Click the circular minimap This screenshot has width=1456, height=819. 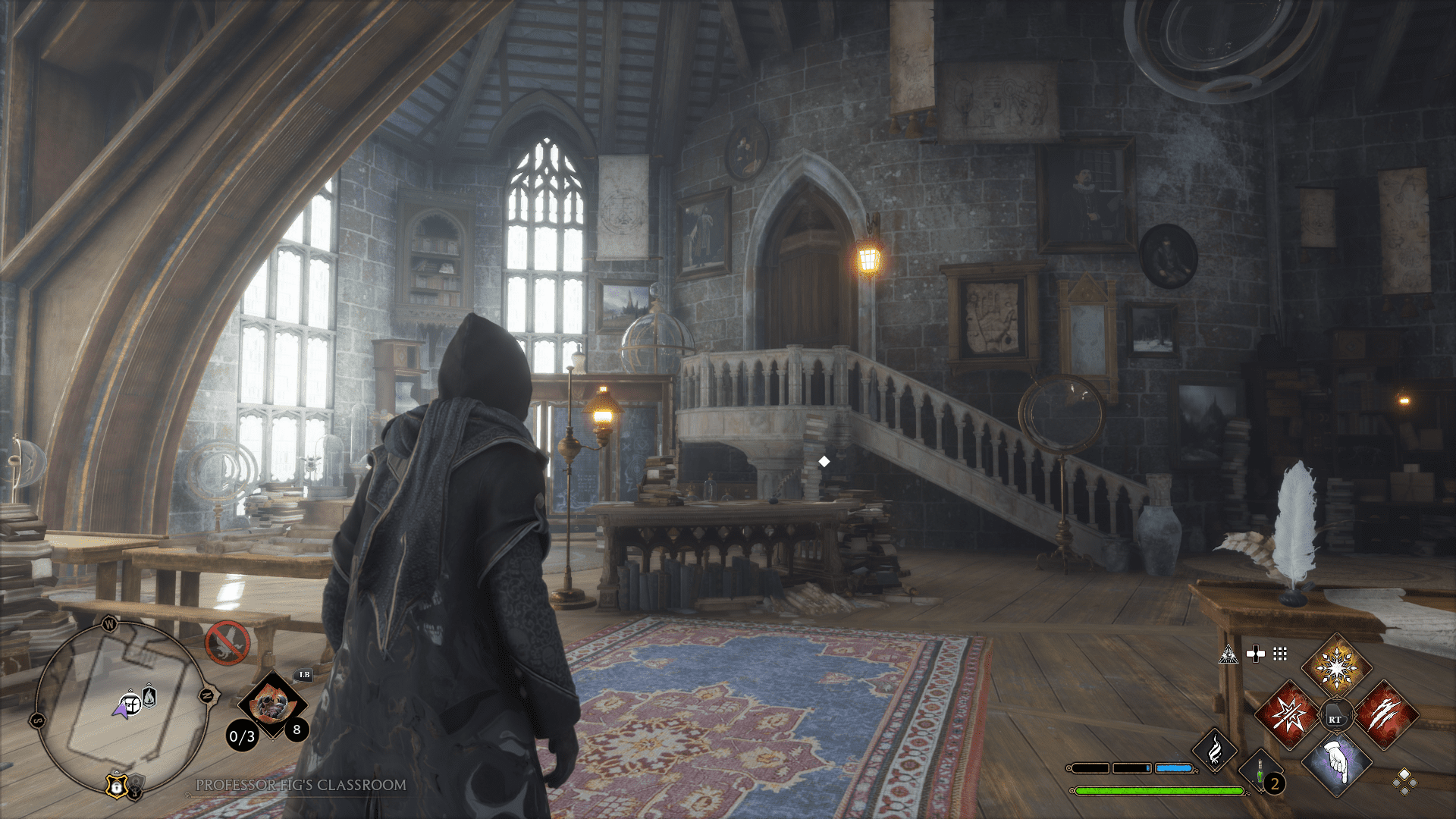tap(121, 706)
